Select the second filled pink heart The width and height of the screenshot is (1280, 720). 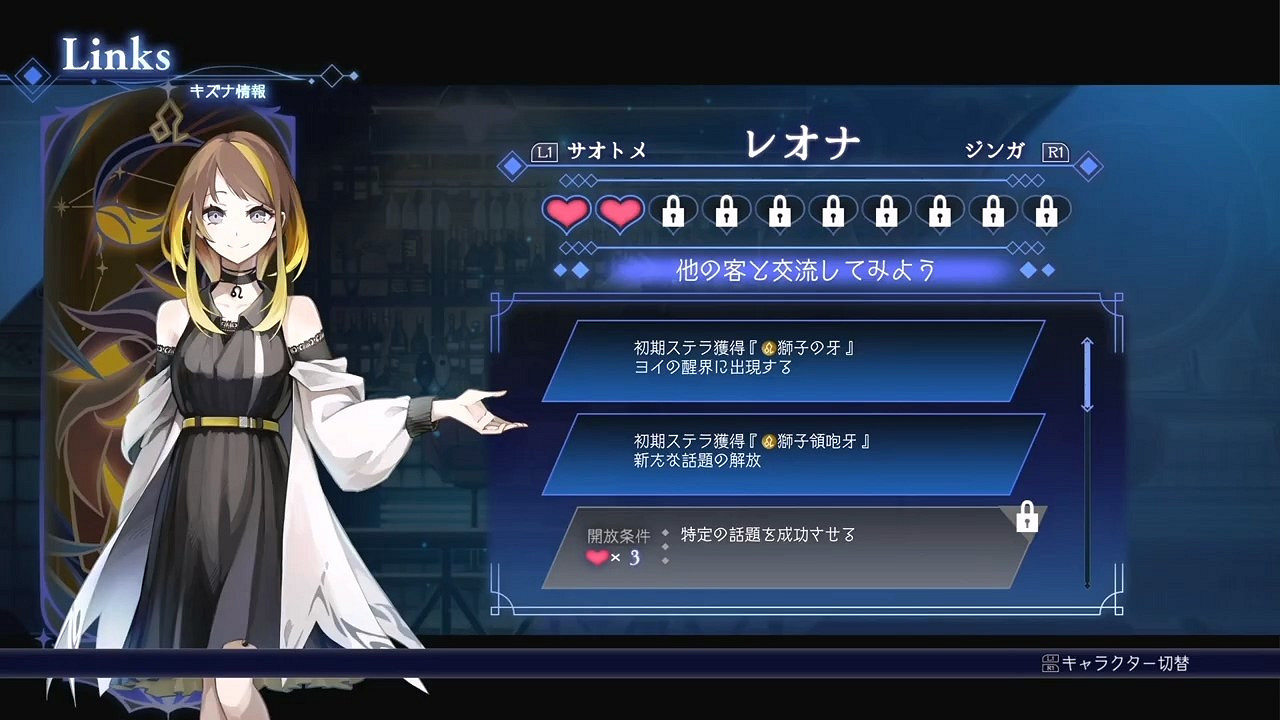(x=619, y=211)
